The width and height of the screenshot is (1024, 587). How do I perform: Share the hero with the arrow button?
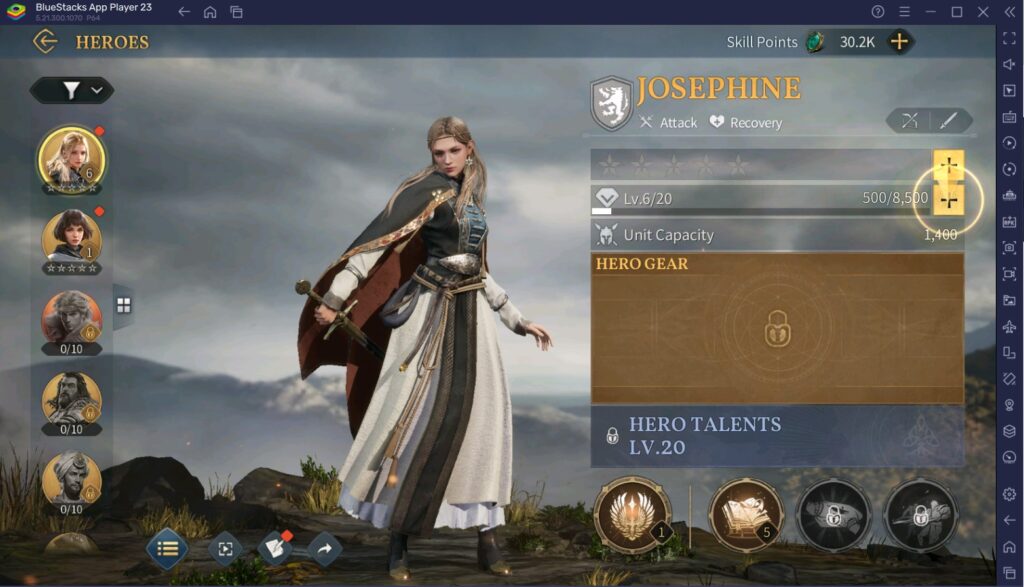click(324, 548)
